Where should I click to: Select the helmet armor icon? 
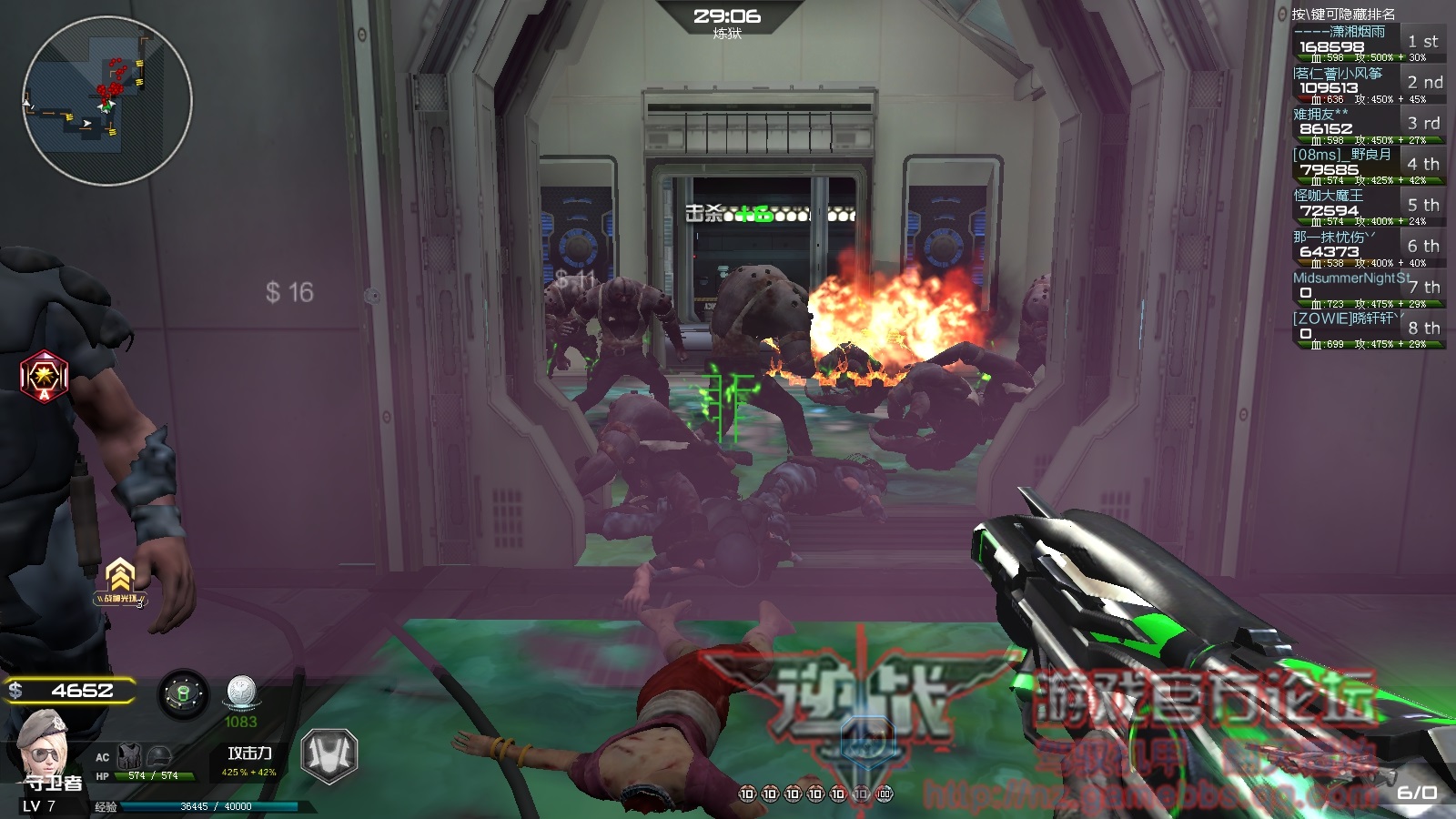159,755
